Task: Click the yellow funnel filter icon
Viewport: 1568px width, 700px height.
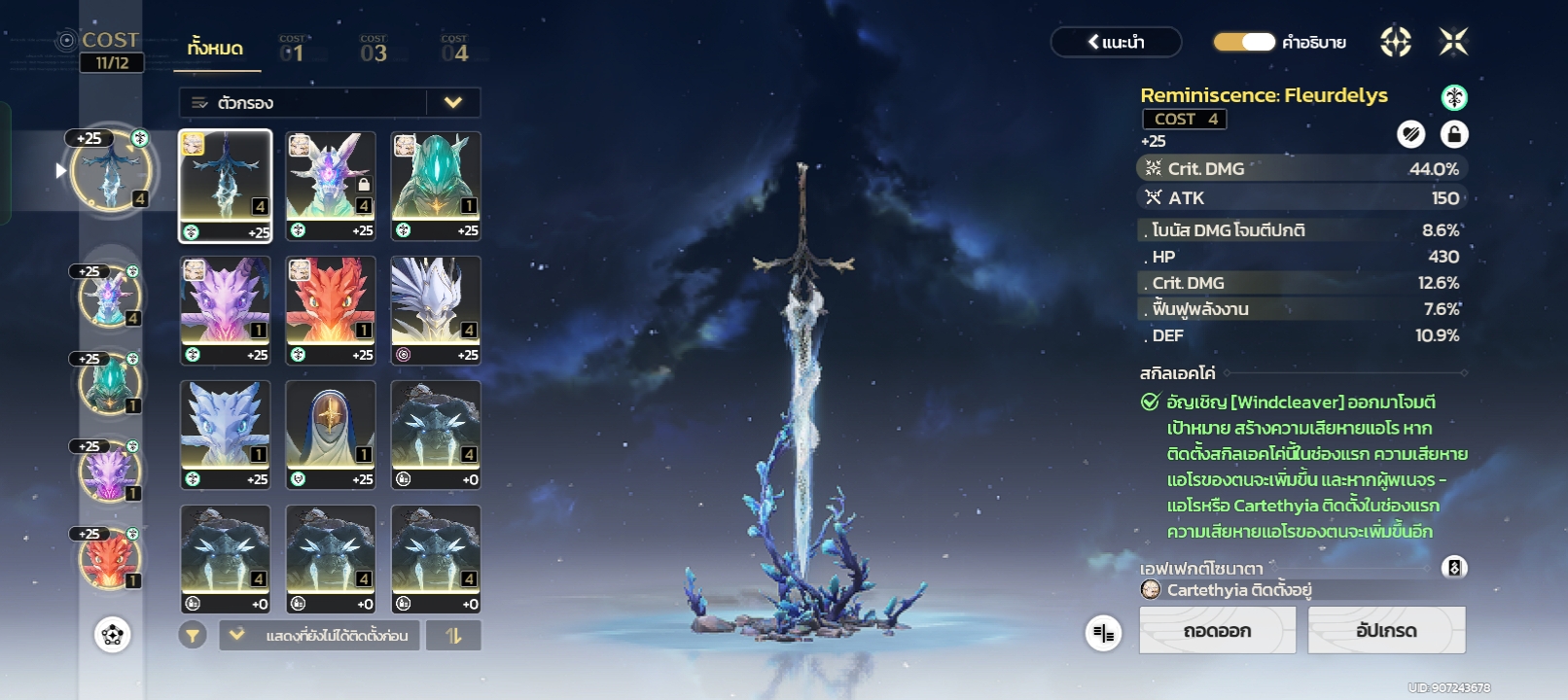Action: pos(193,636)
